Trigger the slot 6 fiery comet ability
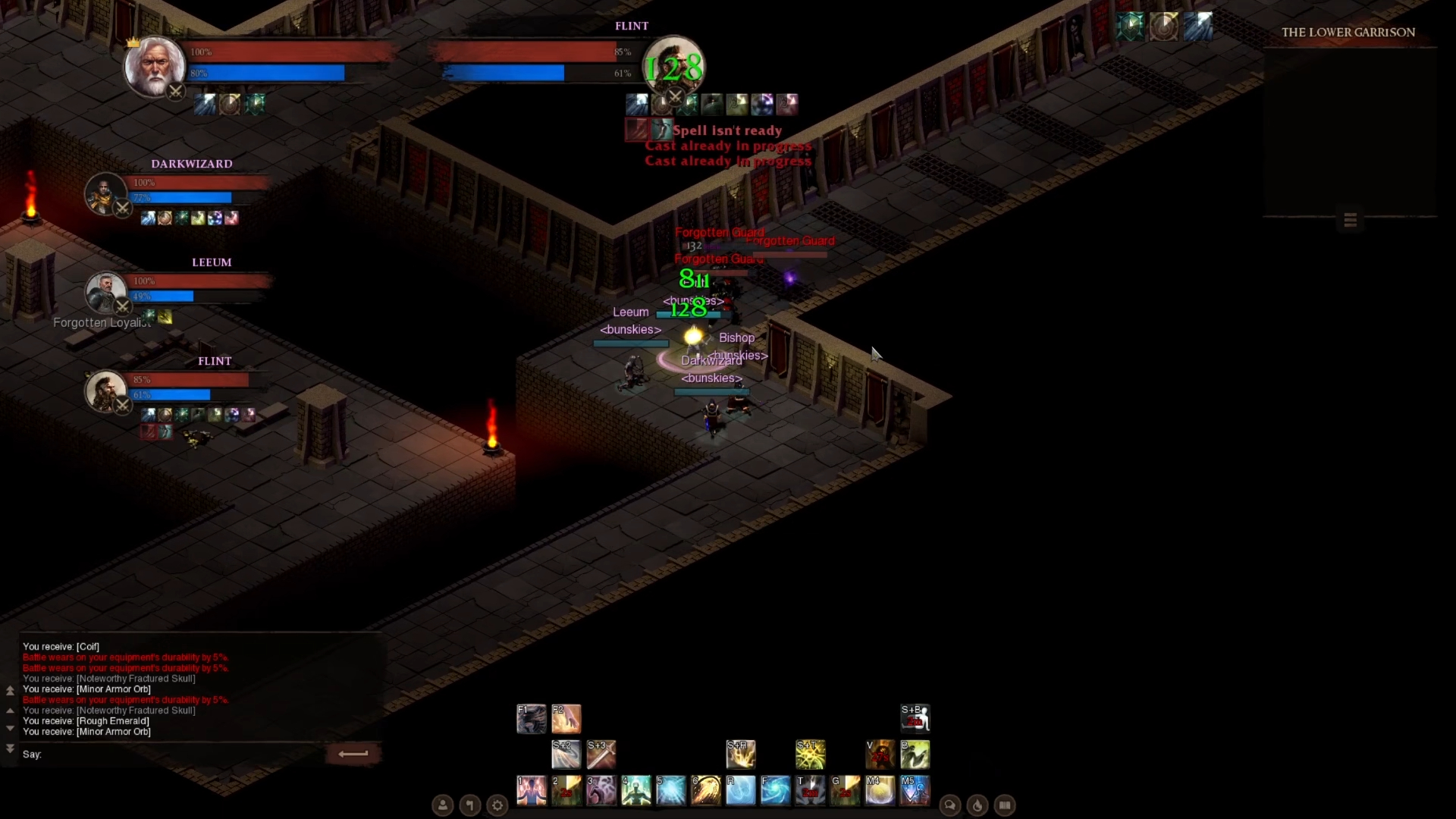 click(706, 790)
